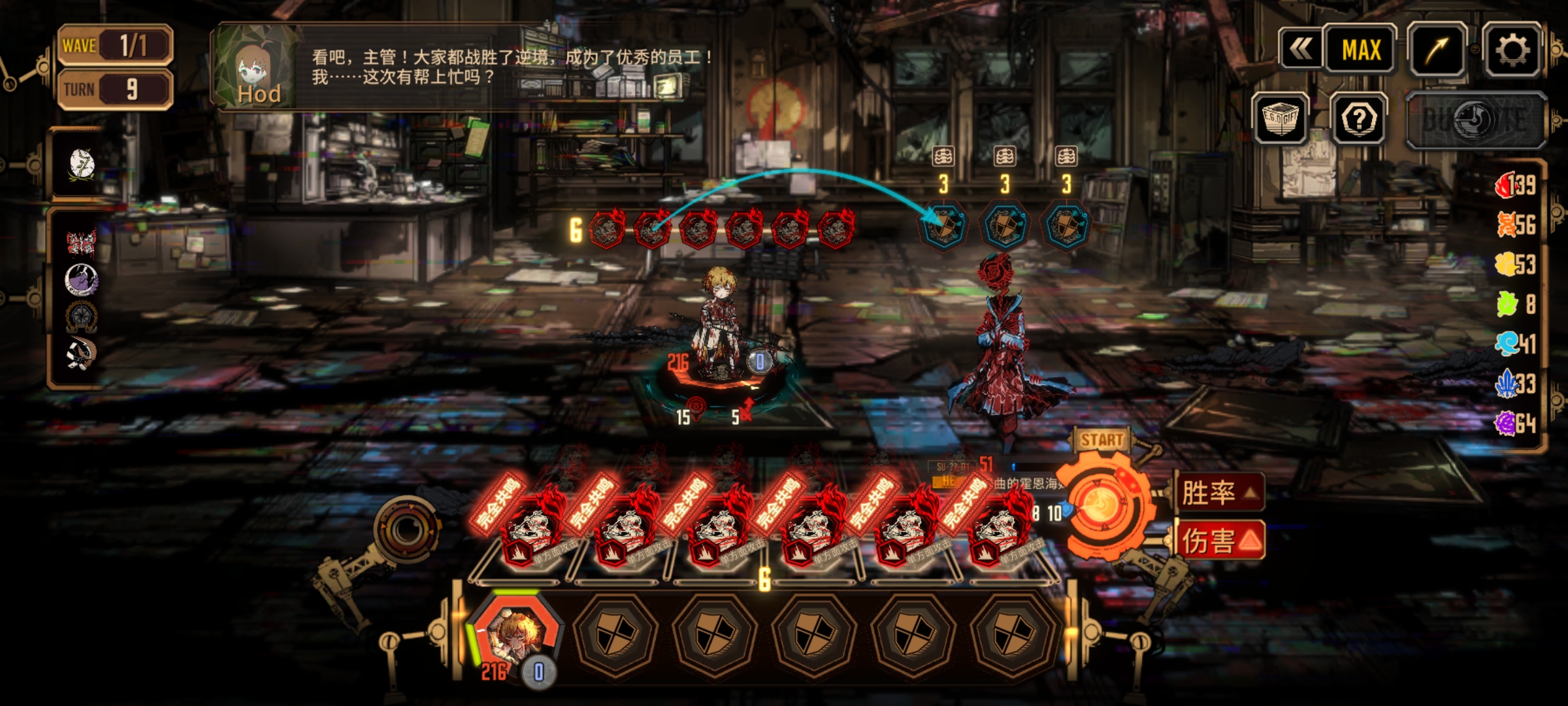Open the question mark help button
The image size is (1568, 706).
click(x=1360, y=120)
